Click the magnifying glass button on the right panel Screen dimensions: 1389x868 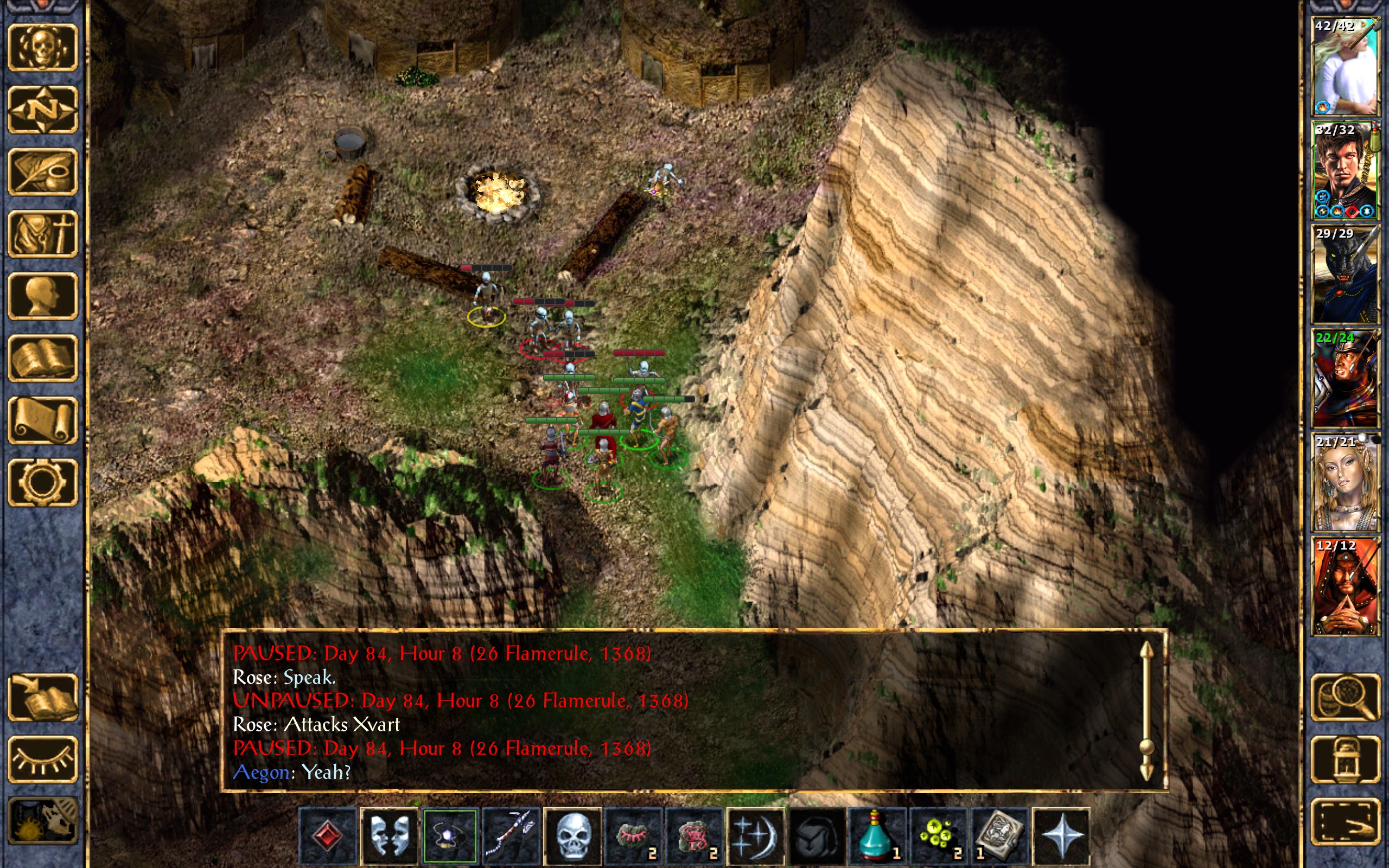(1345, 697)
